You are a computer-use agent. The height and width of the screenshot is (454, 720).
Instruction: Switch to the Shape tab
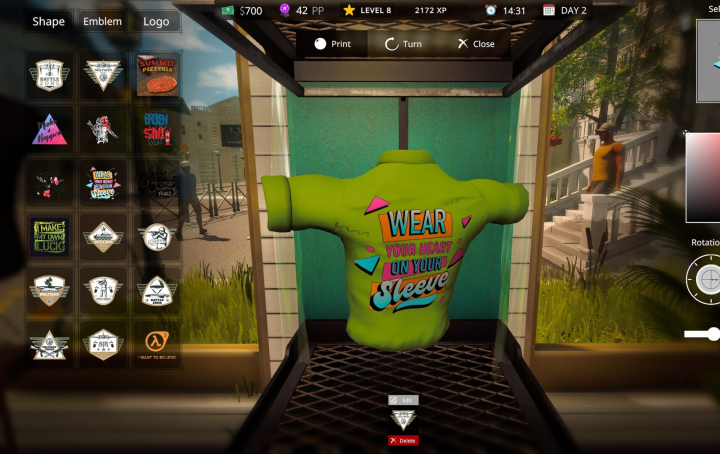[x=48, y=21]
